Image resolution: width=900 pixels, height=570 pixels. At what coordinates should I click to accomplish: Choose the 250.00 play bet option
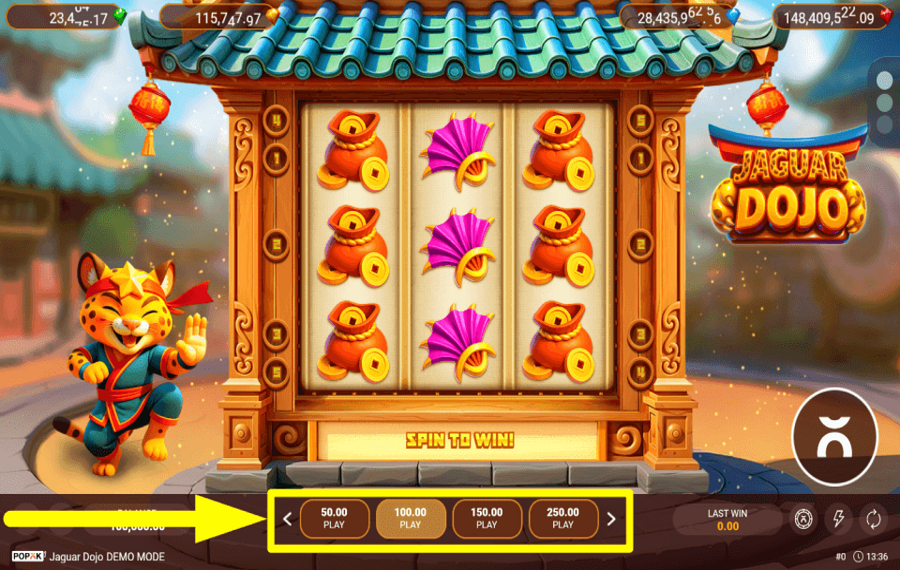[563, 518]
